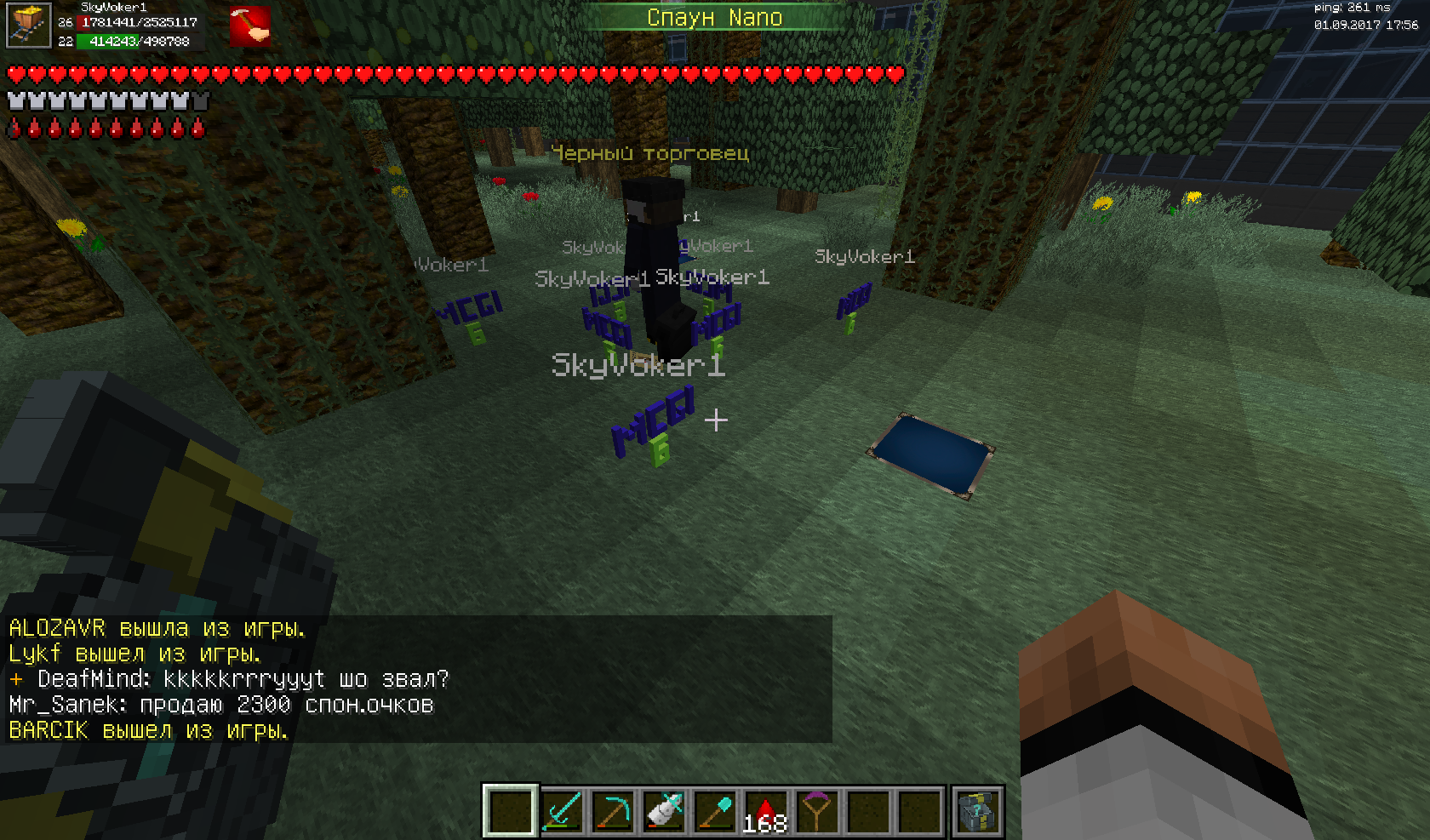
Task: Click the red mining fatigue effect icon
Action: [249, 26]
